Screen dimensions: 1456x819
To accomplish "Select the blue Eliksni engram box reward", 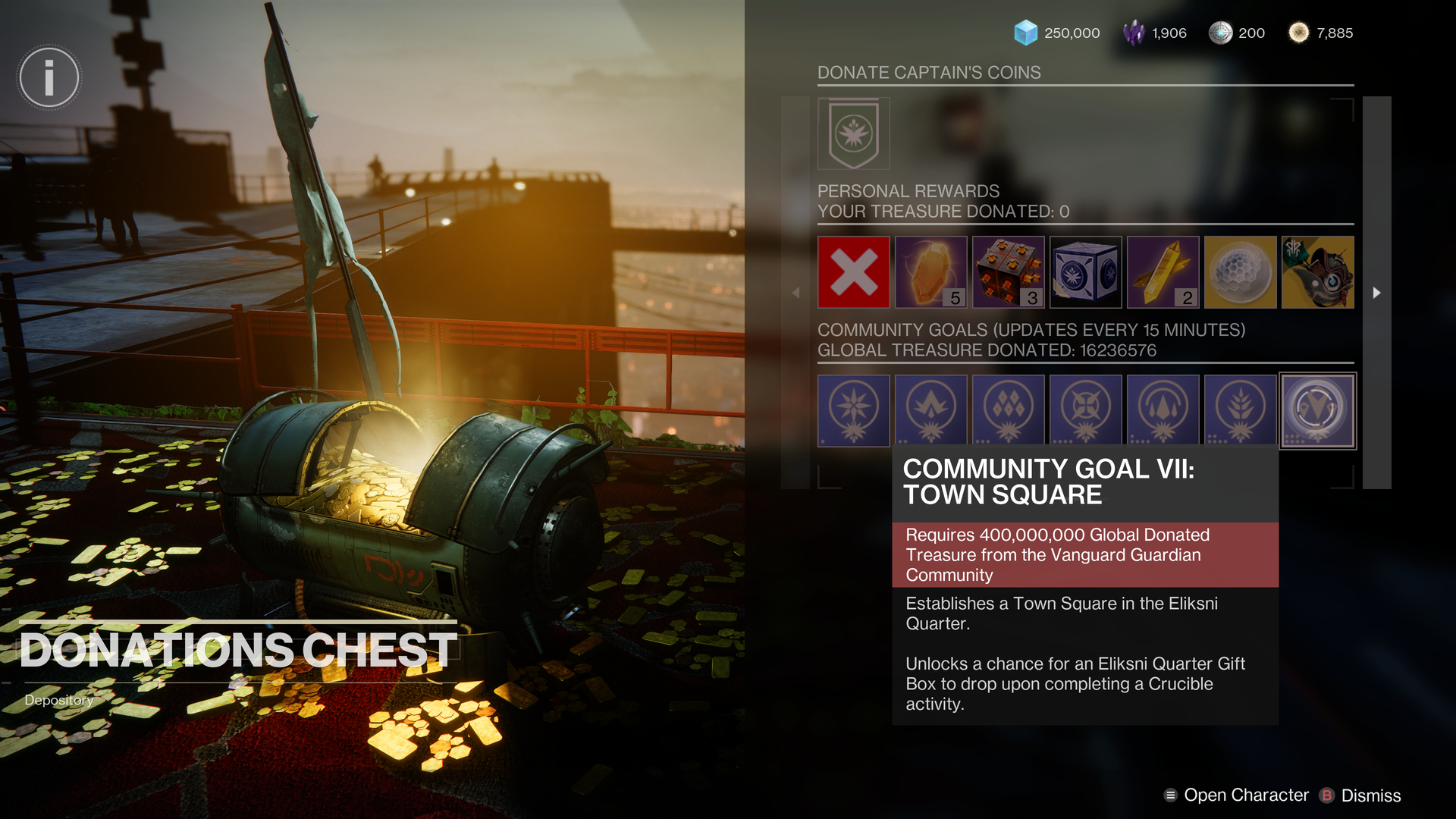I will point(1085,272).
